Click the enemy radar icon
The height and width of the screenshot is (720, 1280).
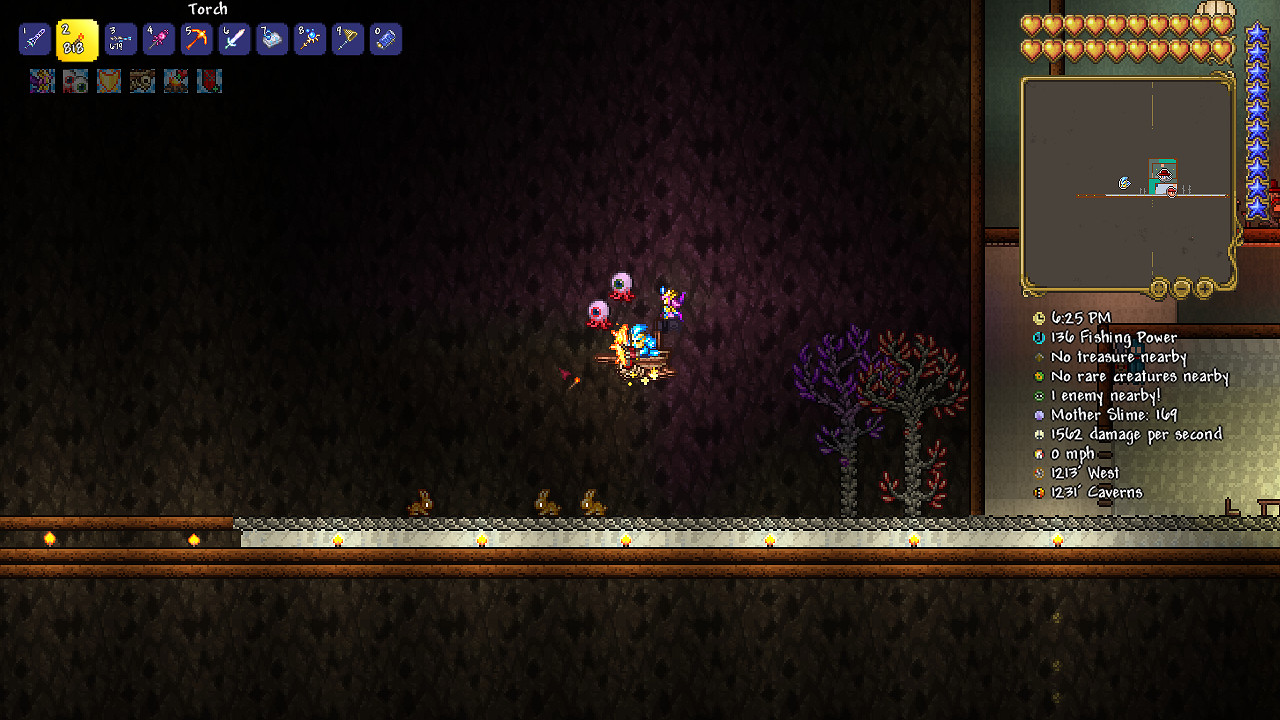(1040, 395)
